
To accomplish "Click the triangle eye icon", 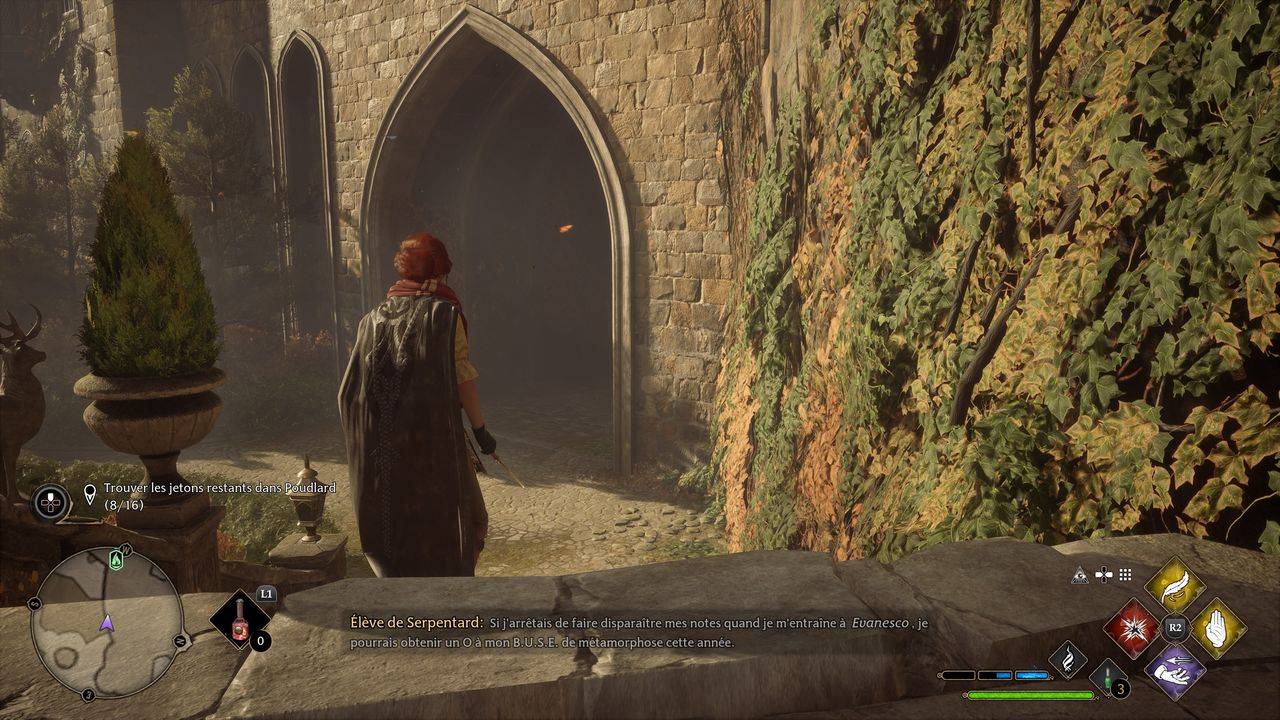I will [1080, 575].
